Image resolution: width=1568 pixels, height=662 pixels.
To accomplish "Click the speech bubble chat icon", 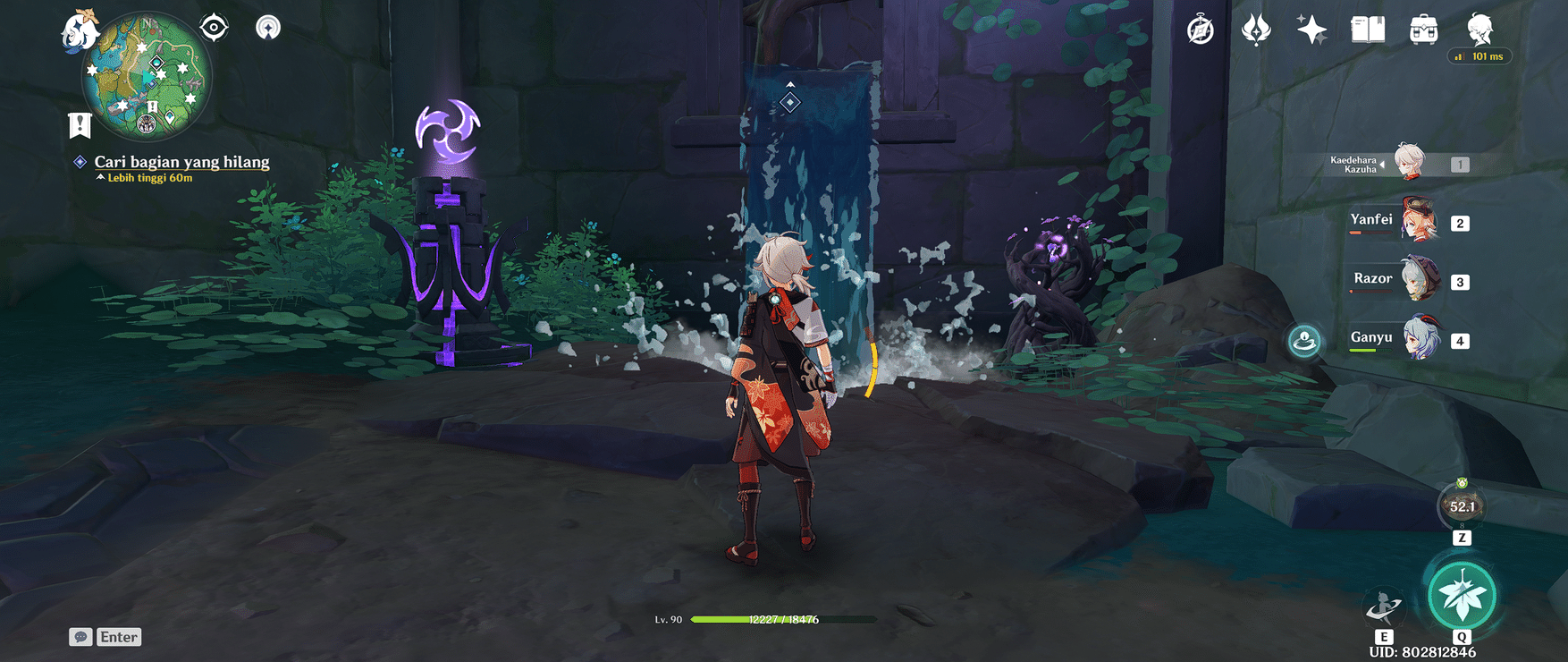I will pyautogui.click(x=81, y=636).
